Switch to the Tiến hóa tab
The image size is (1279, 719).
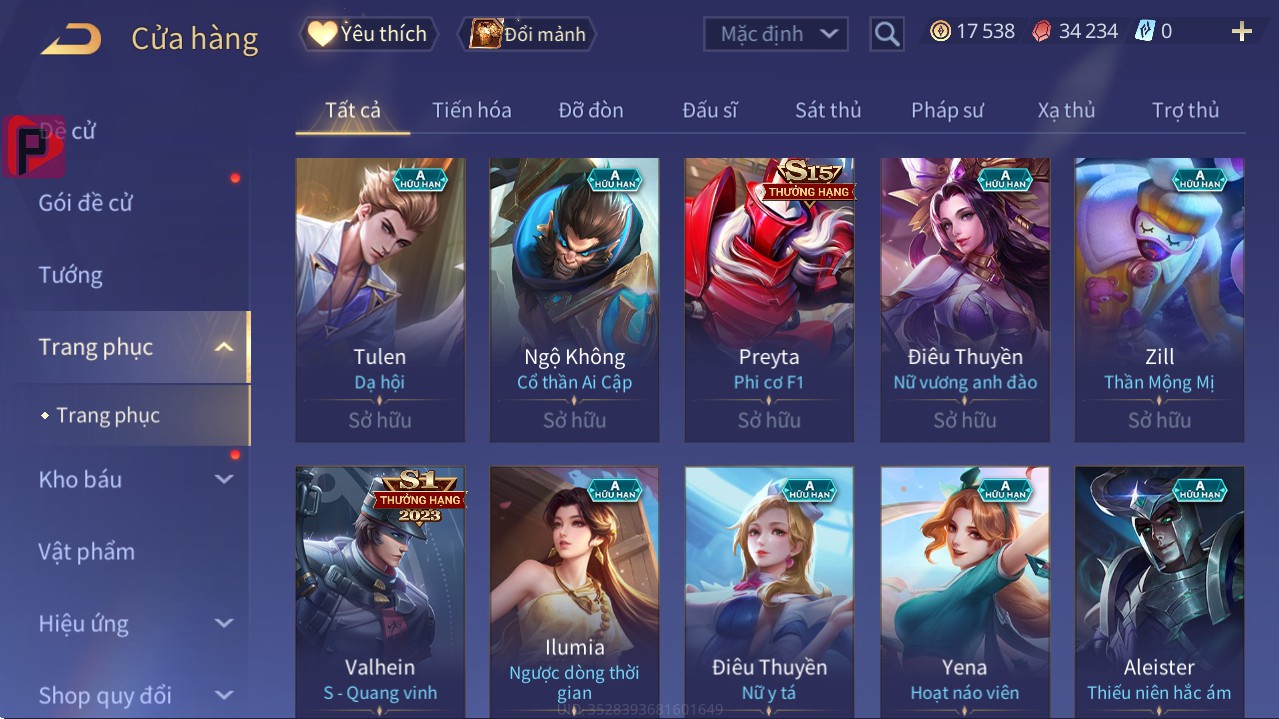[x=471, y=110]
